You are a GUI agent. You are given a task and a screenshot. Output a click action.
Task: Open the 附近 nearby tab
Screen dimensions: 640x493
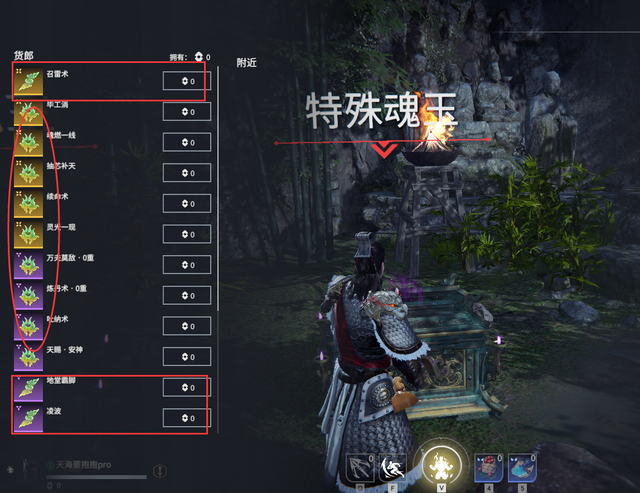[x=247, y=62]
